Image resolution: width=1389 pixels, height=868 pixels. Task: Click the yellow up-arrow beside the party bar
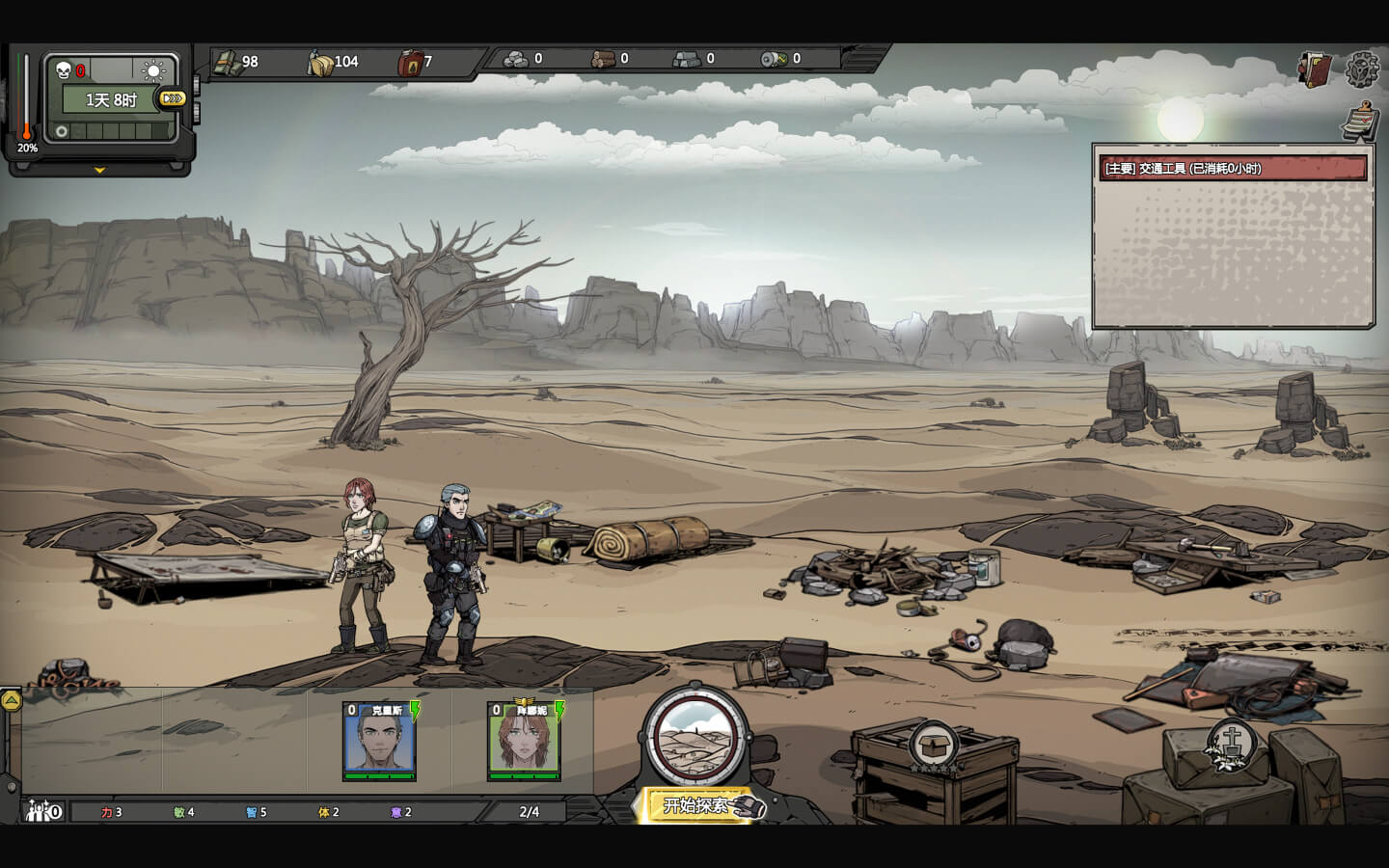tap(11, 701)
